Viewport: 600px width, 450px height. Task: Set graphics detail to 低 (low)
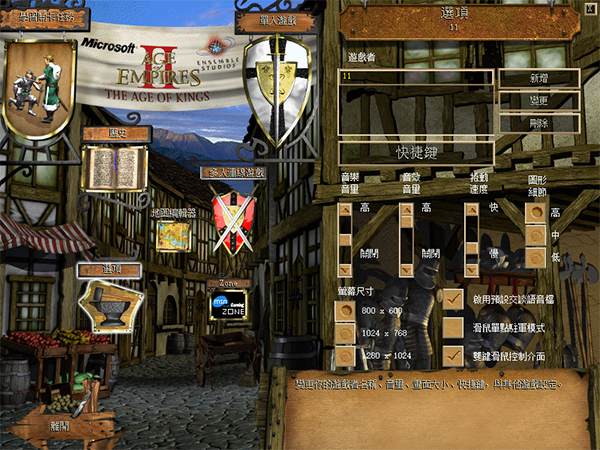point(537,258)
